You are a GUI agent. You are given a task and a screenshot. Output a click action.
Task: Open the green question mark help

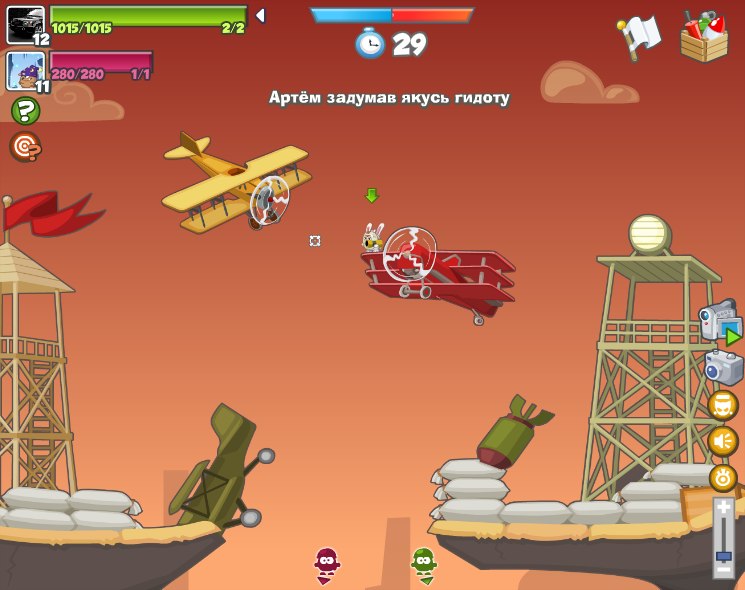(x=24, y=111)
